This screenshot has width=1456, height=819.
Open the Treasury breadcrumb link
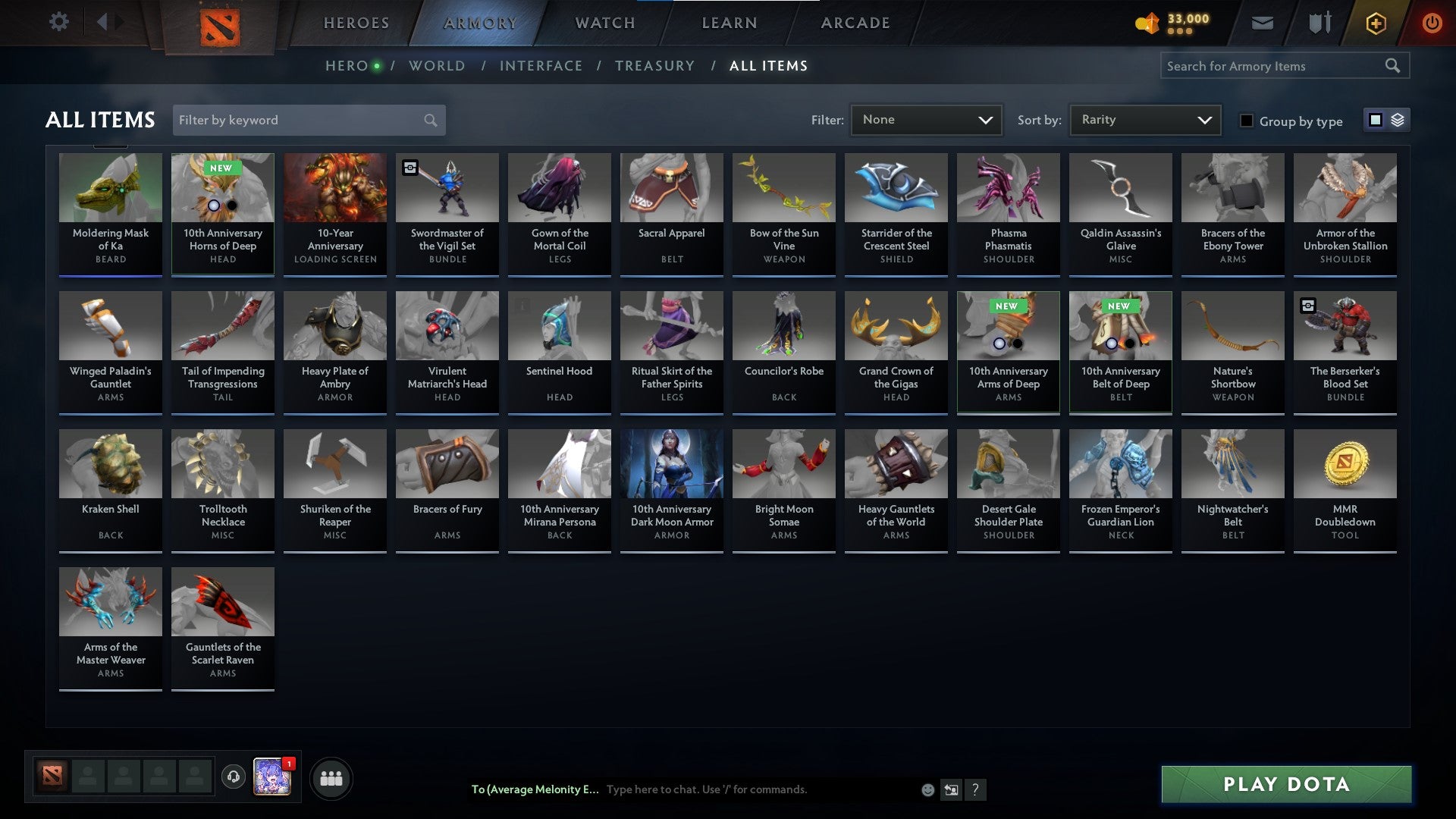click(654, 65)
